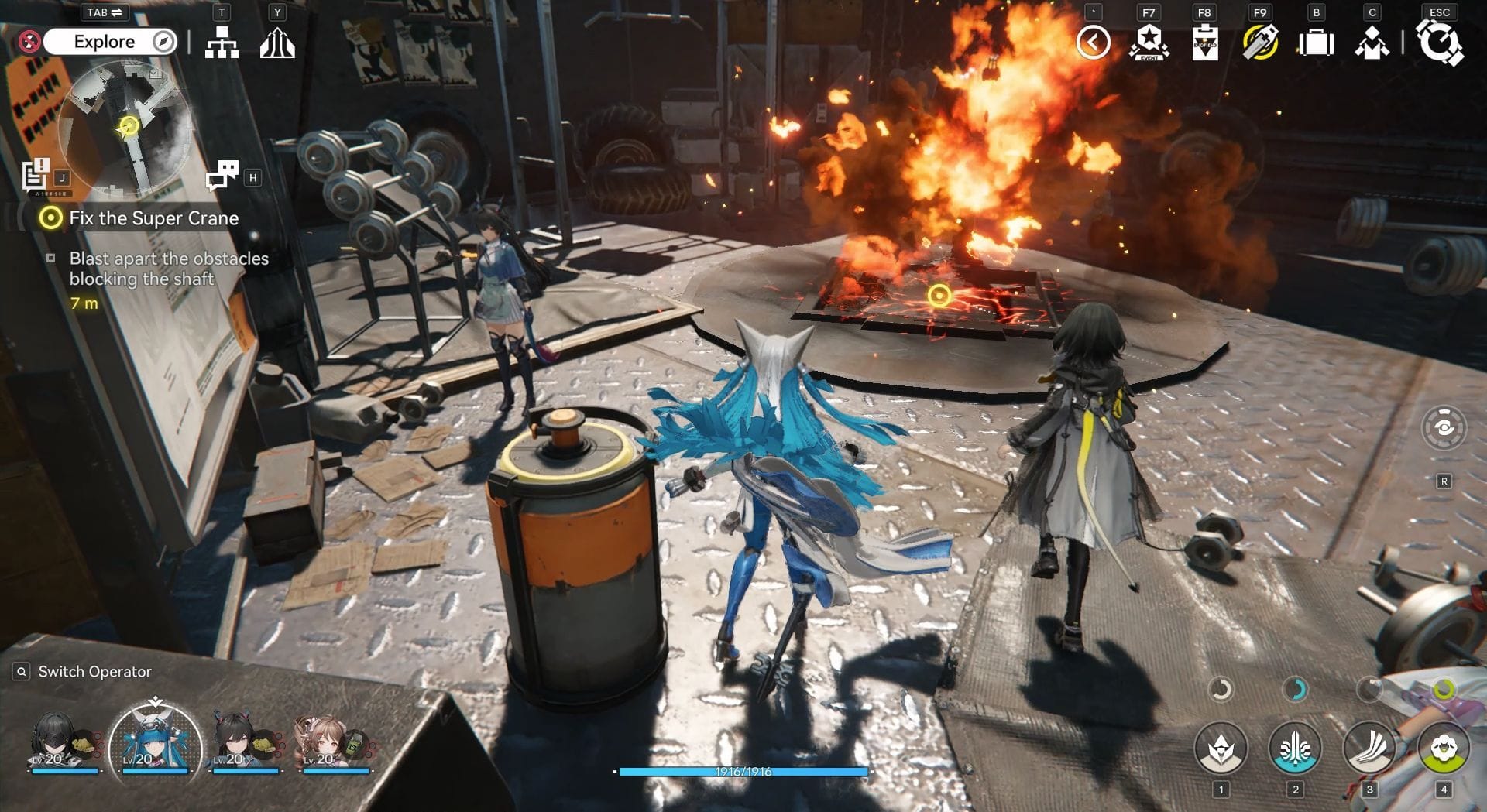Open the backpack suitcase icon
Viewport: 1487px width, 812px height.
(x=1316, y=43)
